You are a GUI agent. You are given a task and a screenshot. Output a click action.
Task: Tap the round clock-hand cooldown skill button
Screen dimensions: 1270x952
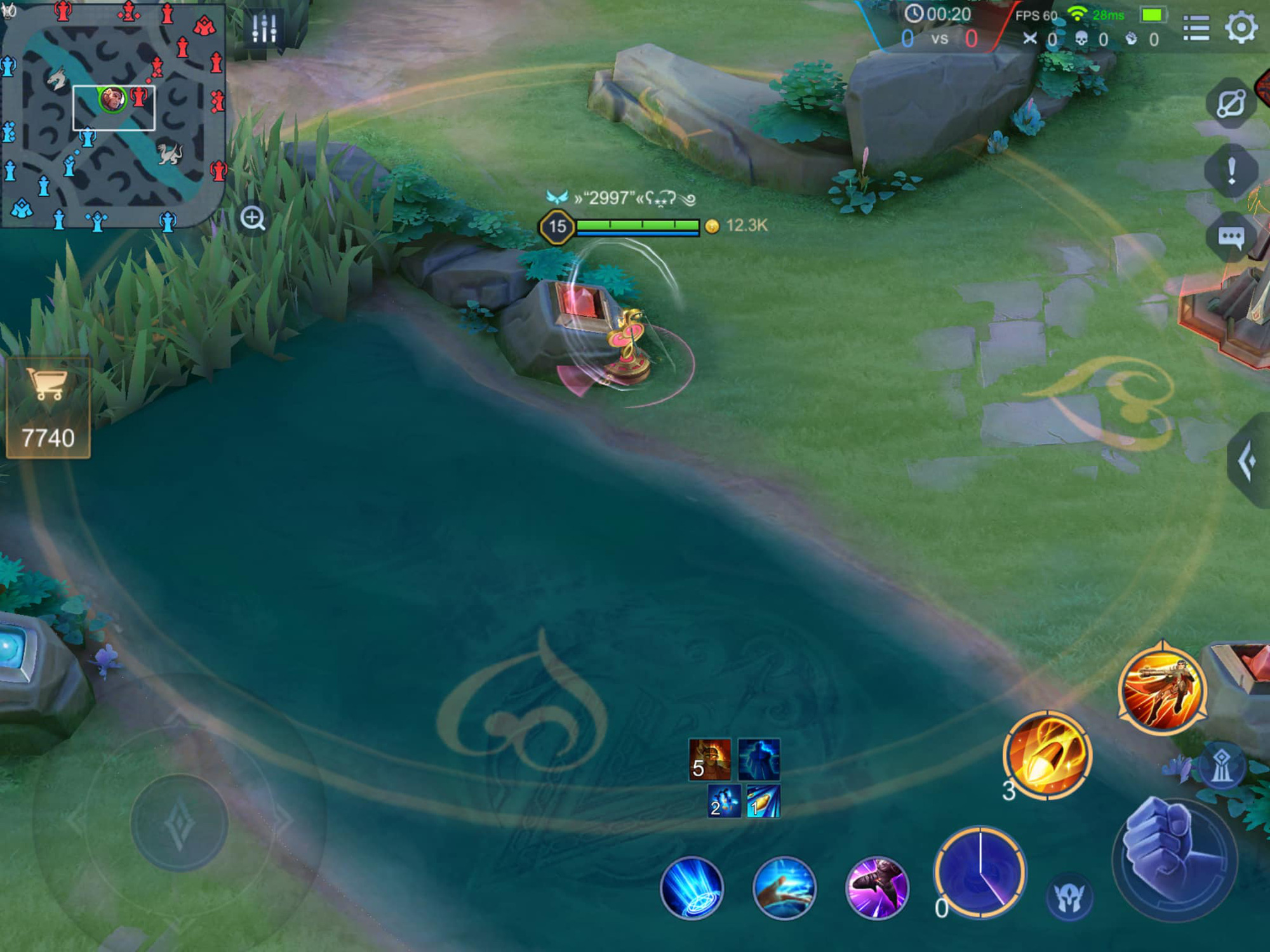click(980, 872)
